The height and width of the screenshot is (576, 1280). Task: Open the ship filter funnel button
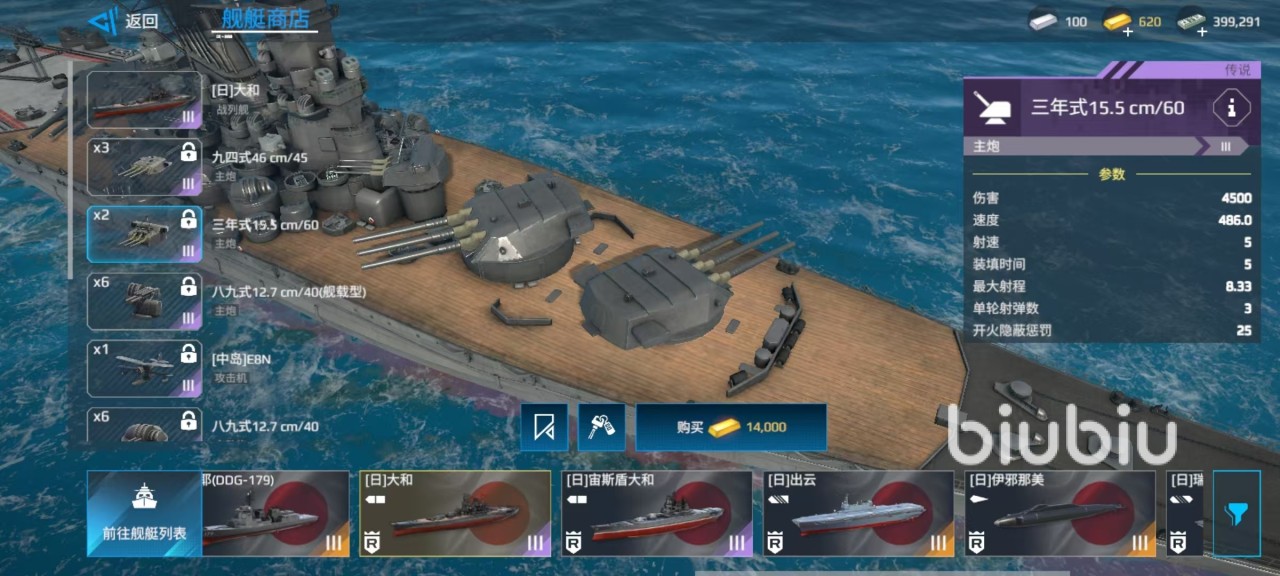1236,513
